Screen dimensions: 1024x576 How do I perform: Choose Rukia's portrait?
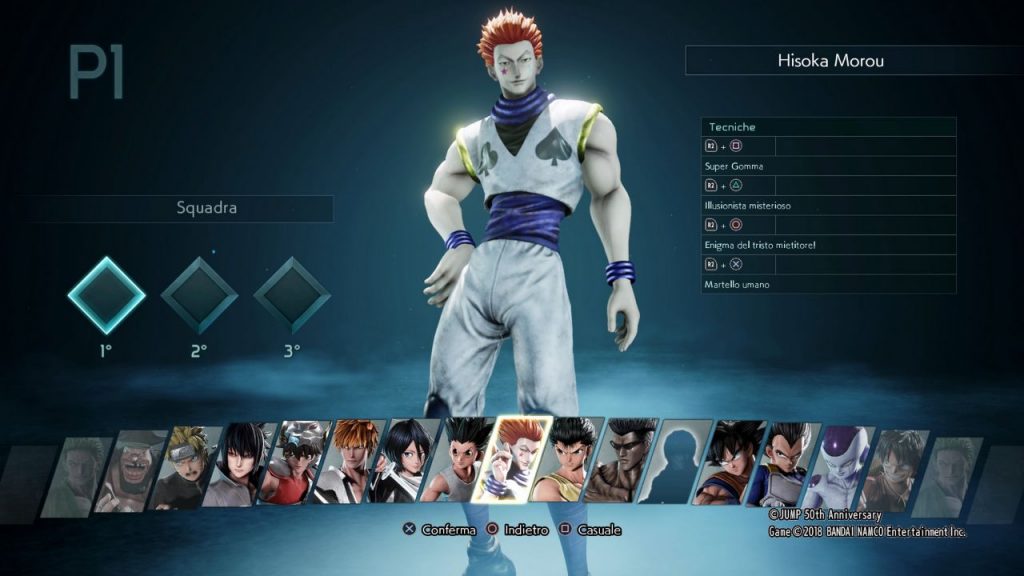click(409, 461)
